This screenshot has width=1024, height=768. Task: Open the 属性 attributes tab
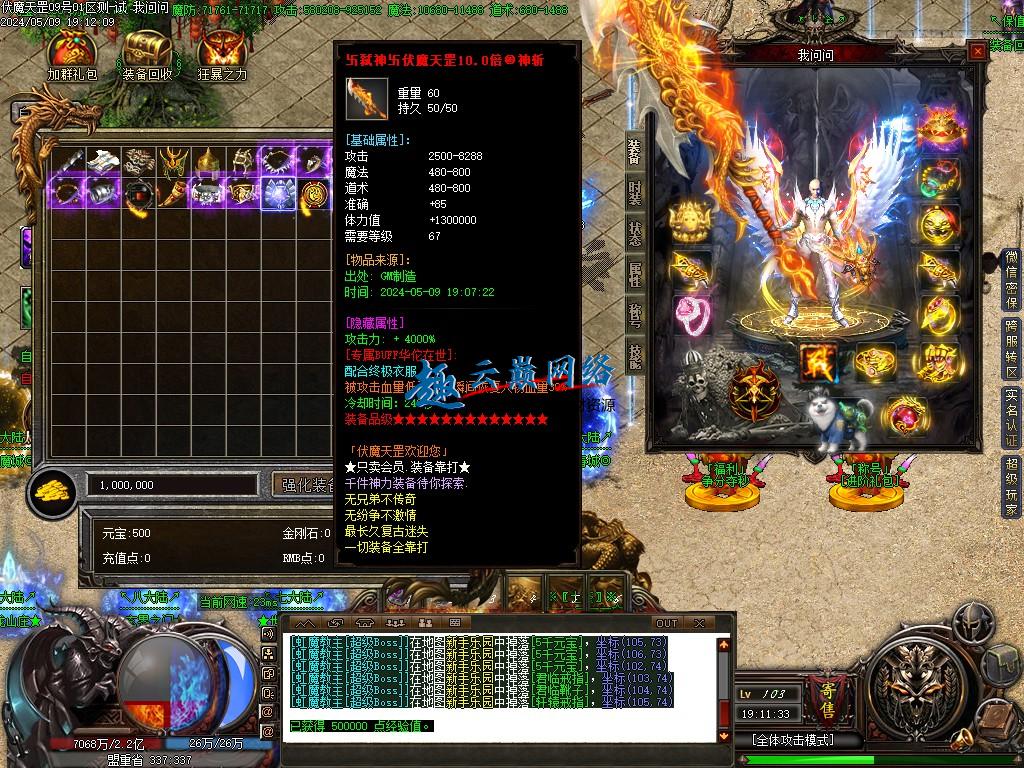coord(635,273)
